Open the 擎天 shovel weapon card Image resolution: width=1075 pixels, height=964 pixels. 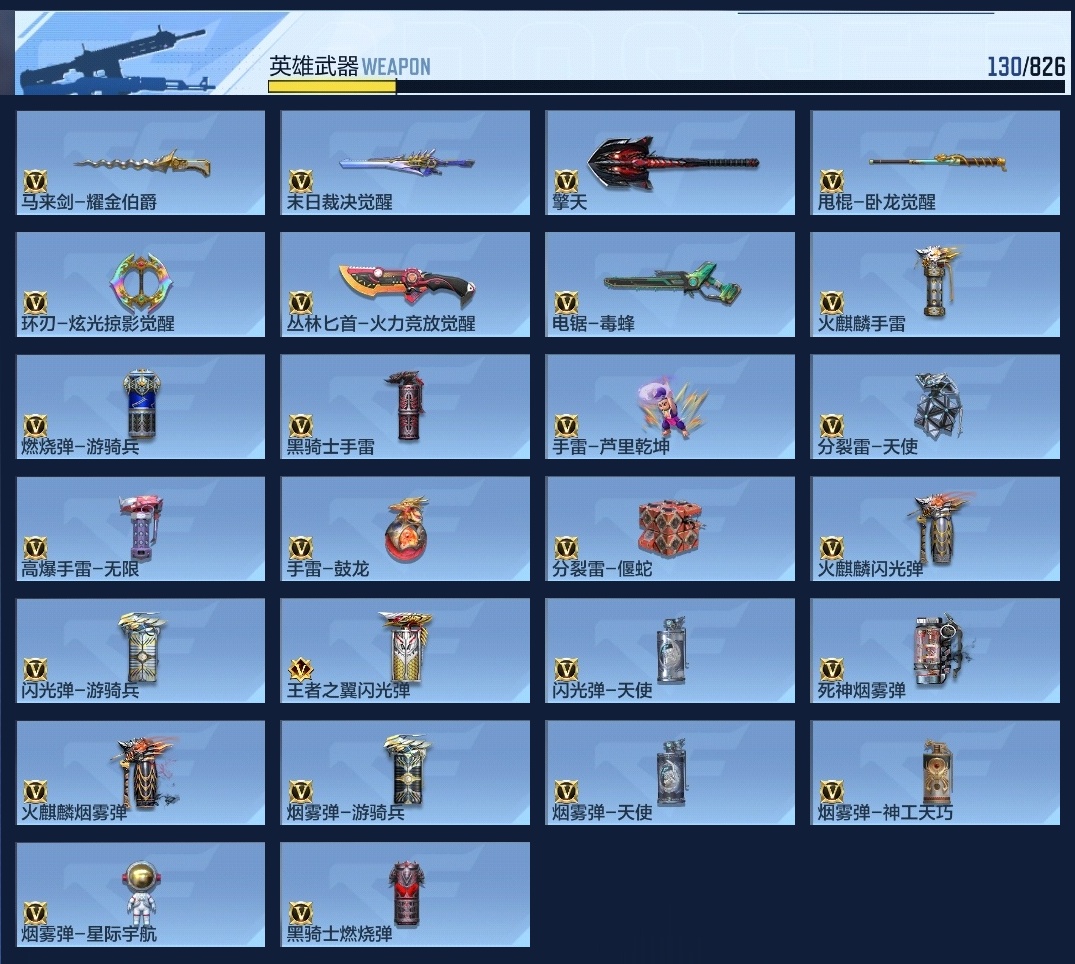(670, 162)
